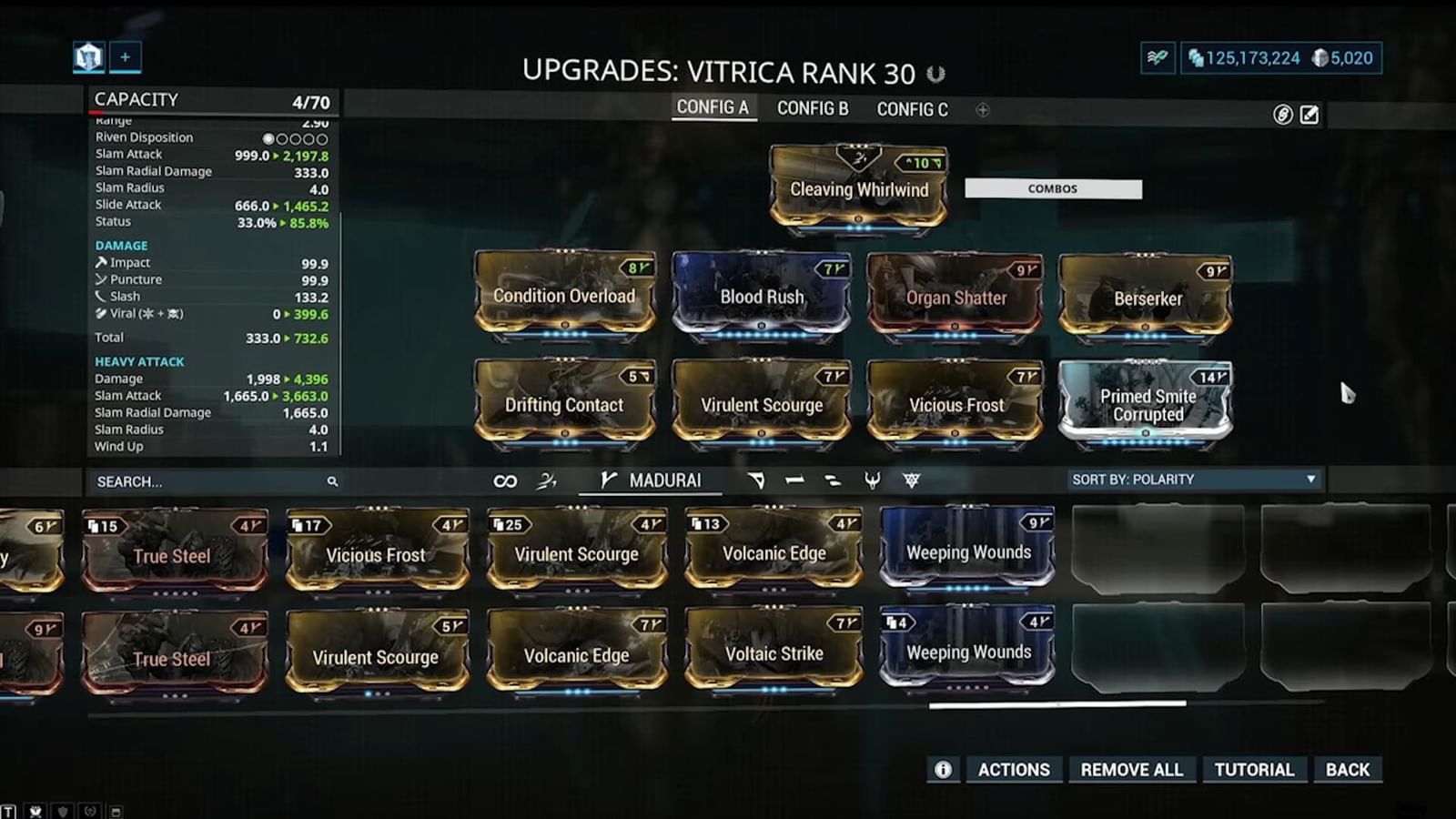Click the mod list scrollbar at the bottom
The width and height of the screenshot is (1456, 819).
point(1056,705)
